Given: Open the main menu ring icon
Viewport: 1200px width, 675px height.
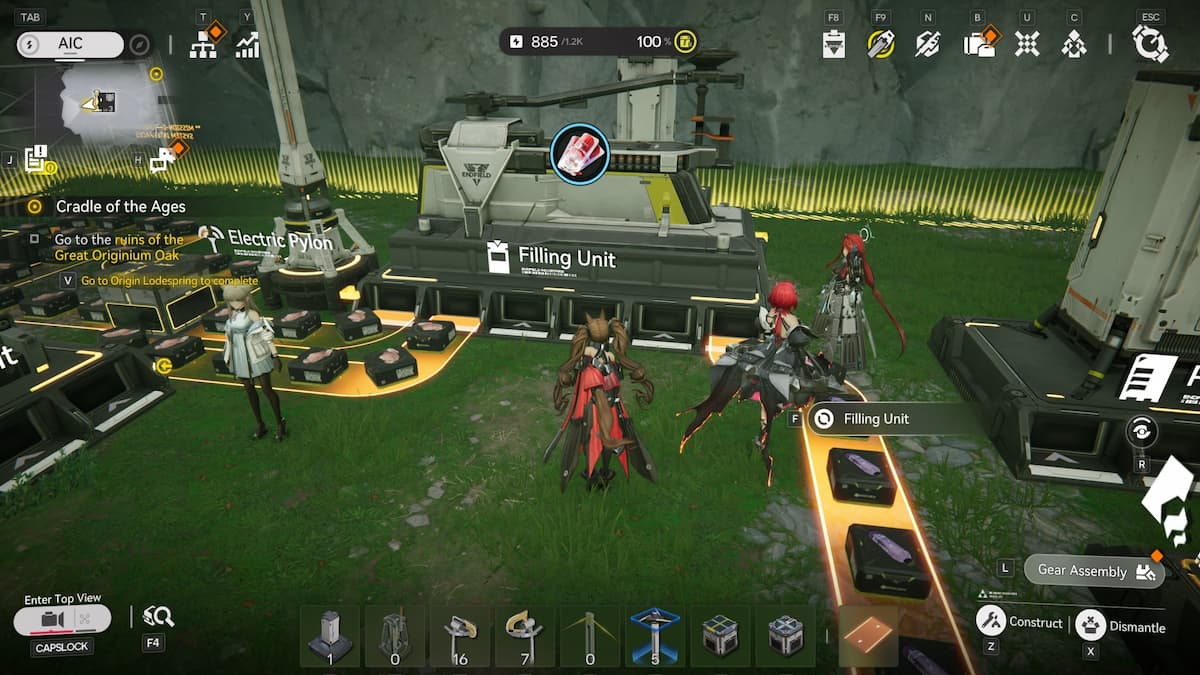Looking at the screenshot, I should pos(1150,44).
